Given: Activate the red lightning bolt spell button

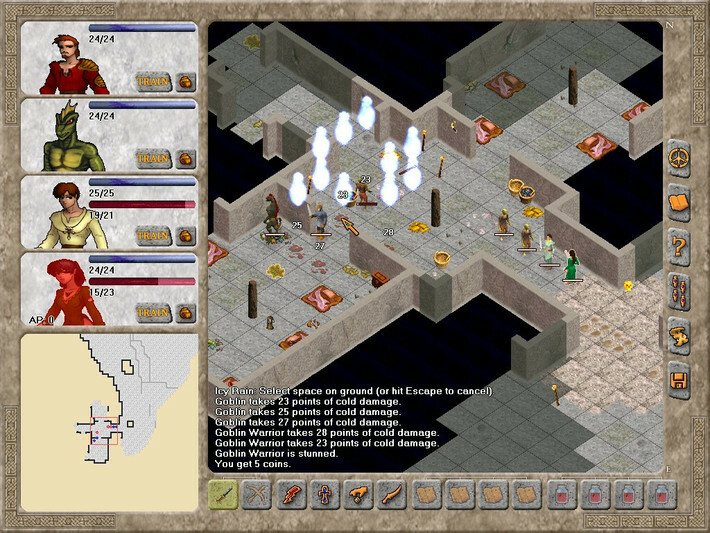Looking at the screenshot, I should [x=292, y=495].
